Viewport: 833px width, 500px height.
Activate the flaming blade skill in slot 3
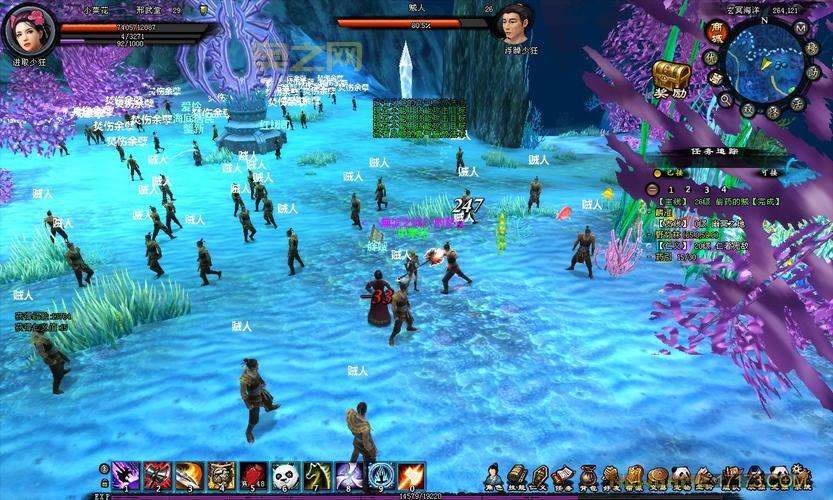coord(189,475)
